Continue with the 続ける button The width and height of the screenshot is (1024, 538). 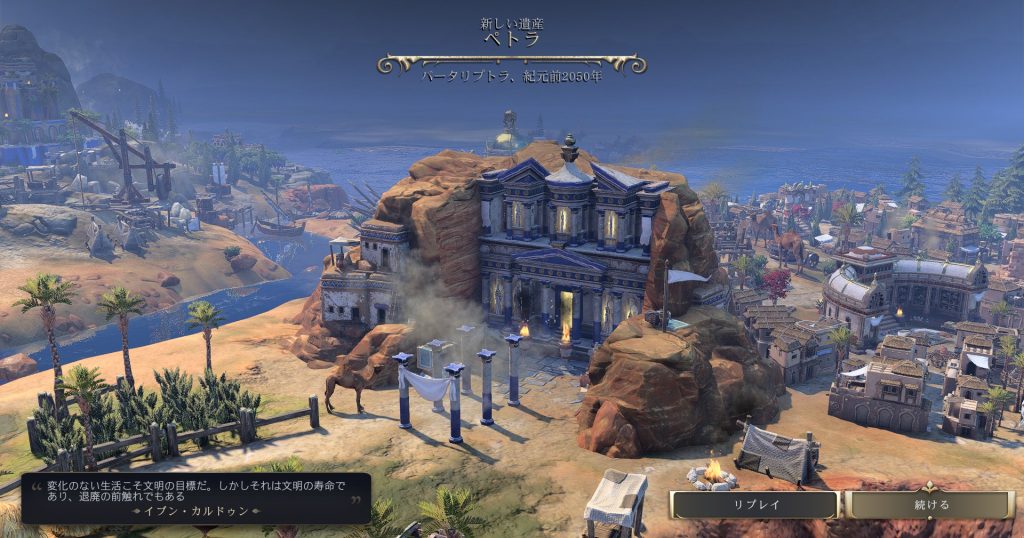point(931,505)
